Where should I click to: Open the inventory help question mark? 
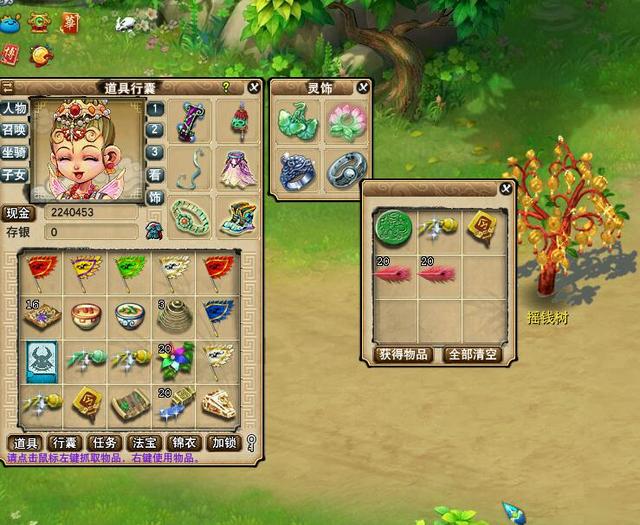pos(226,88)
